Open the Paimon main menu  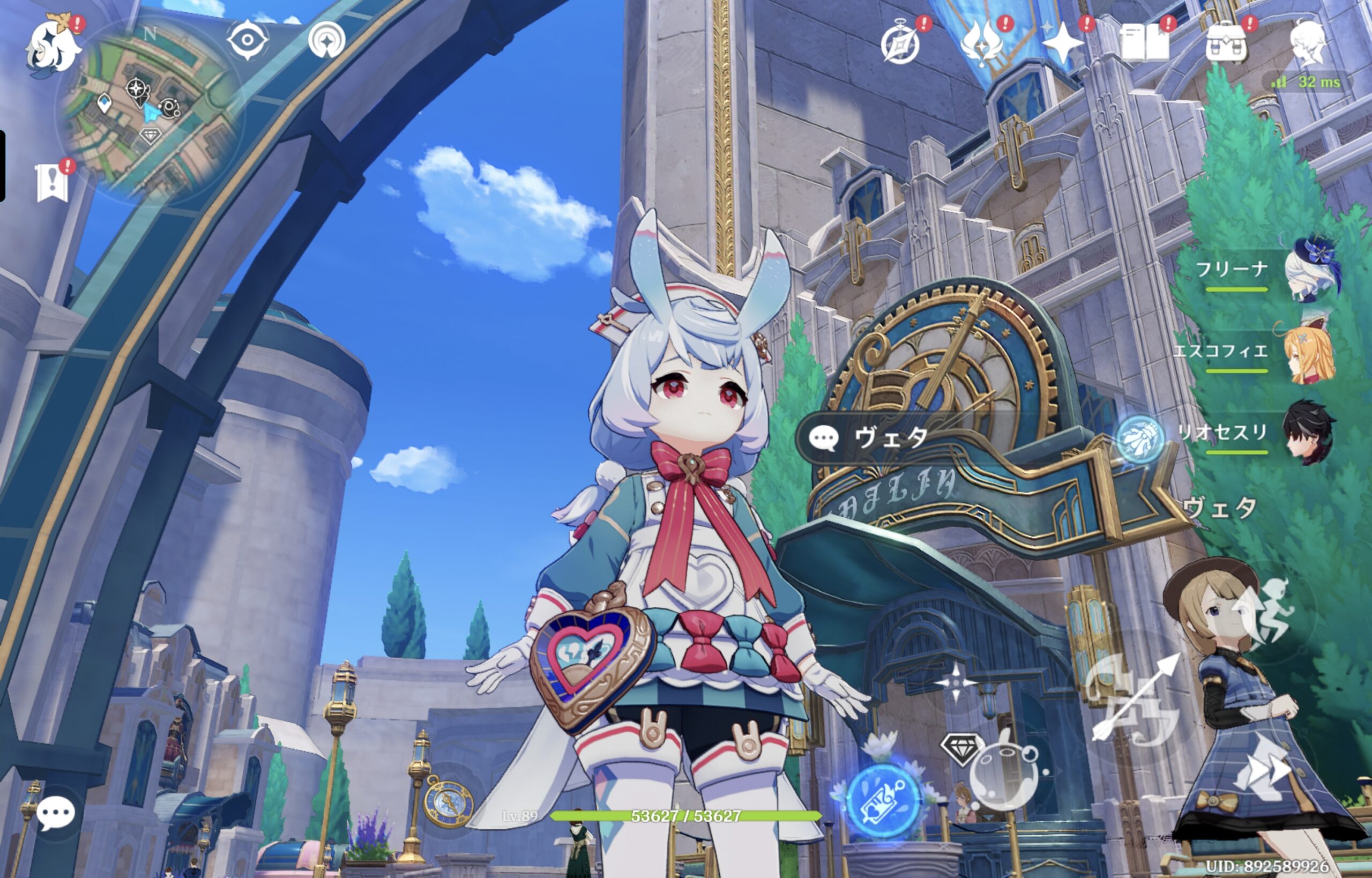53,47
